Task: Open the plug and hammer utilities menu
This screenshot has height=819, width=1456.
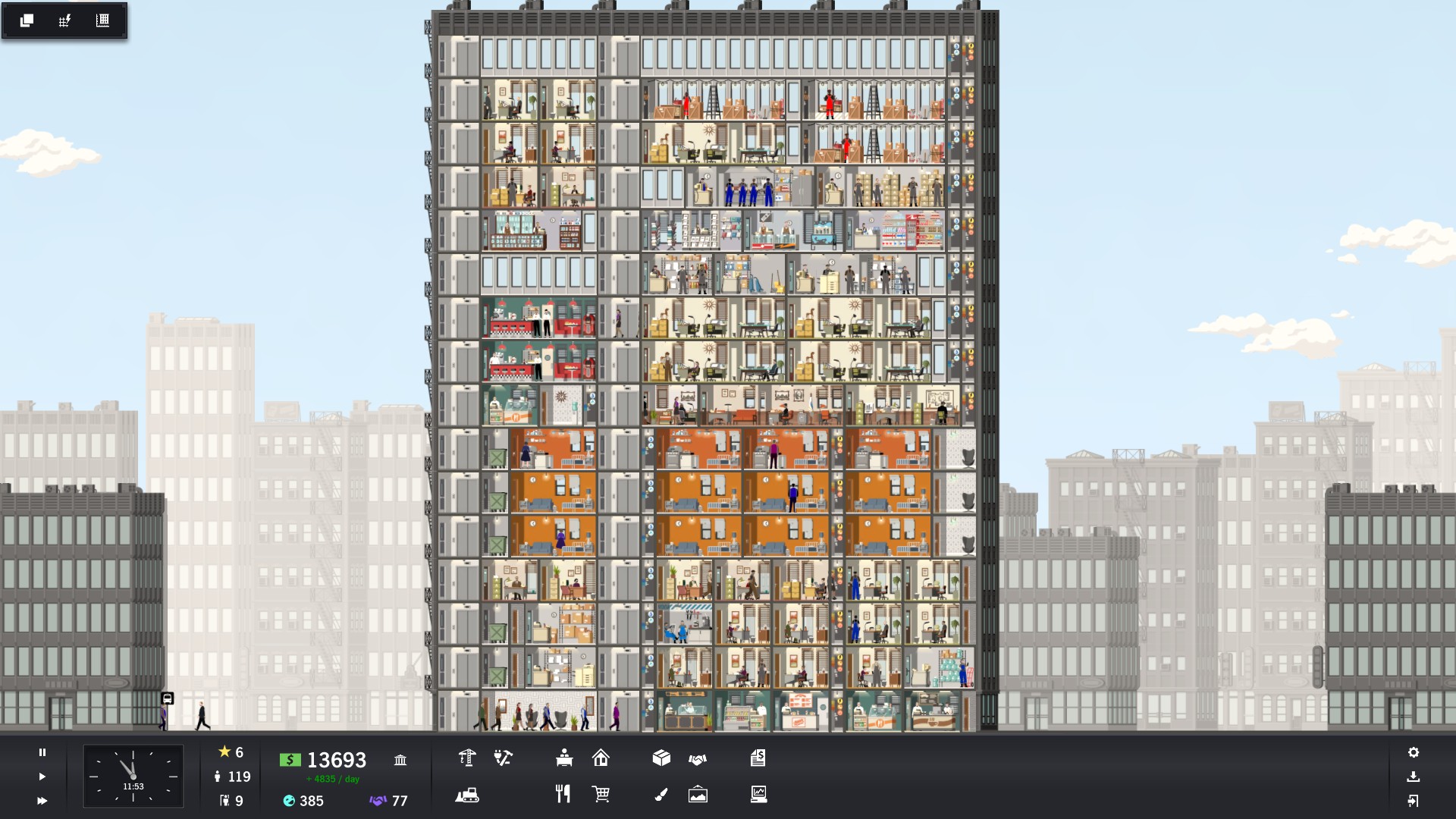Action: point(503,758)
